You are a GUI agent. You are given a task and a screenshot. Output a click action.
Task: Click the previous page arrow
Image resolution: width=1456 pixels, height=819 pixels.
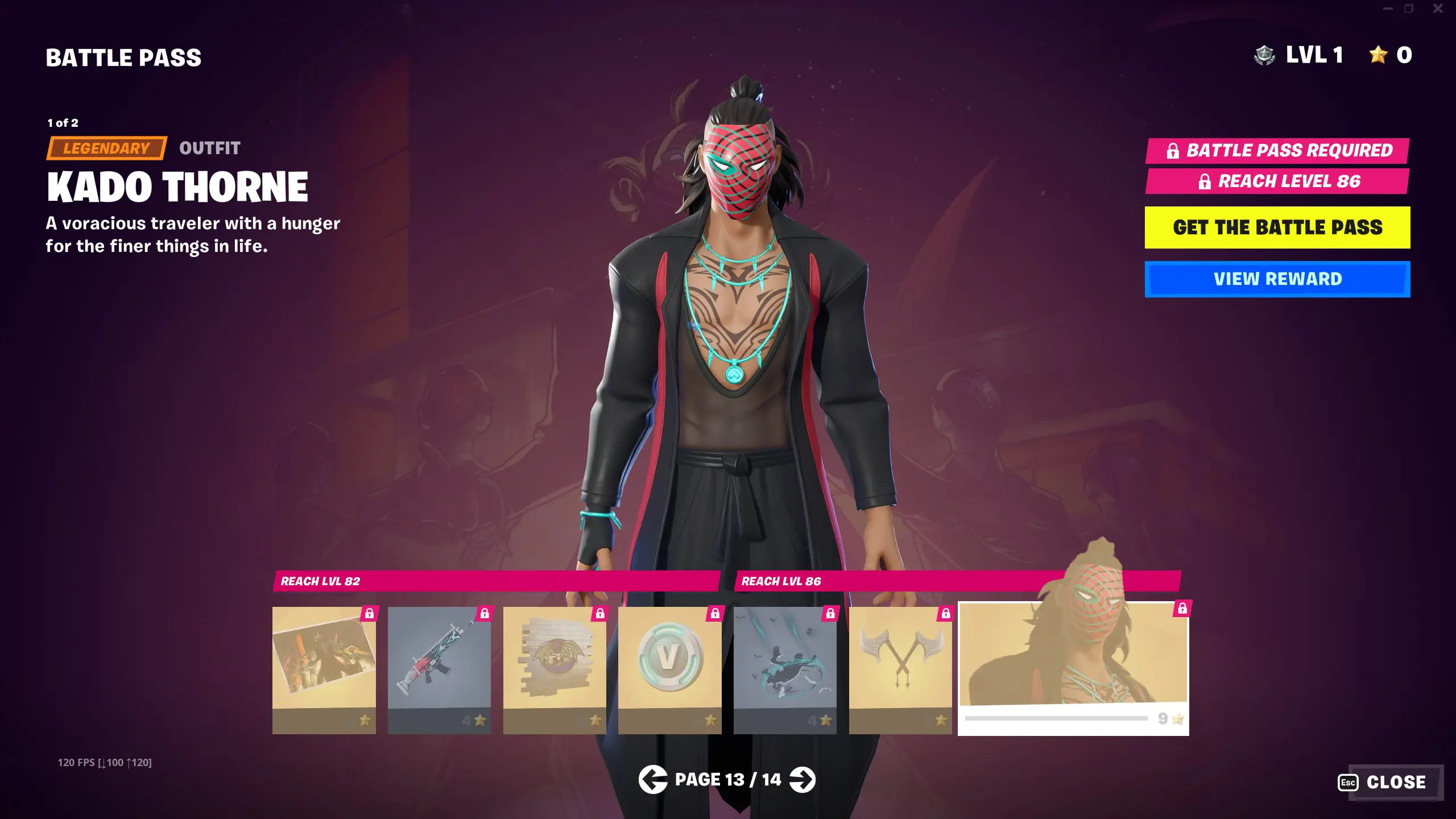click(x=654, y=780)
